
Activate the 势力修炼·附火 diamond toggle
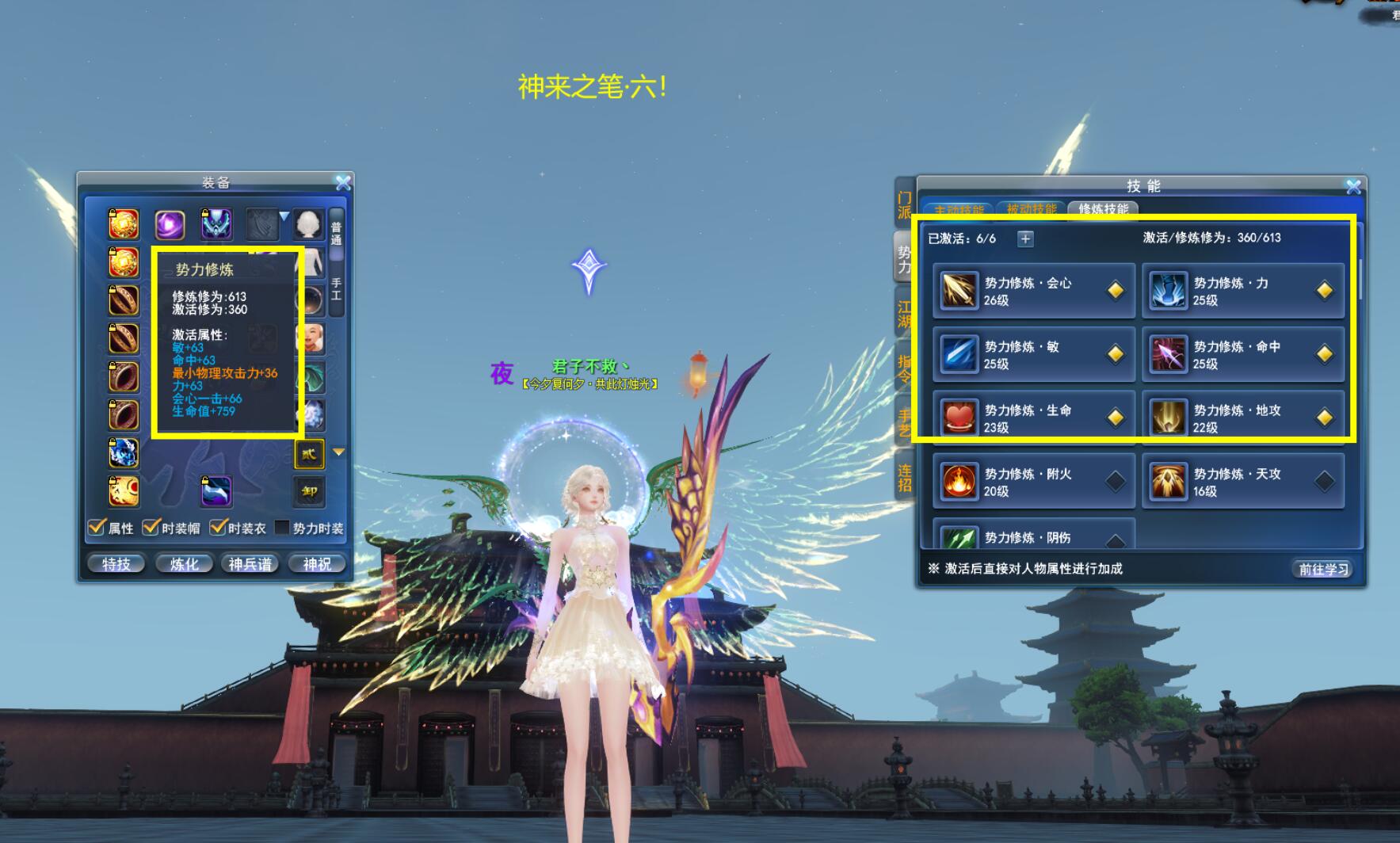(x=1115, y=481)
